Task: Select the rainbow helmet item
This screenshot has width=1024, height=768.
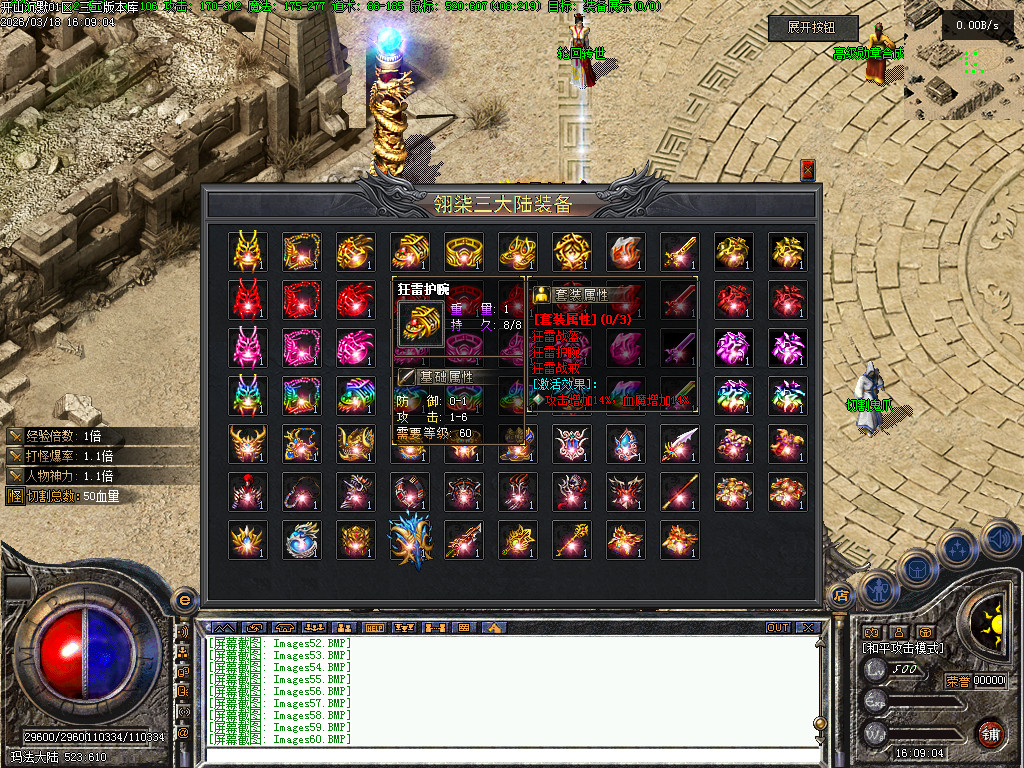Action: pyautogui.click(x=247, y=396)
